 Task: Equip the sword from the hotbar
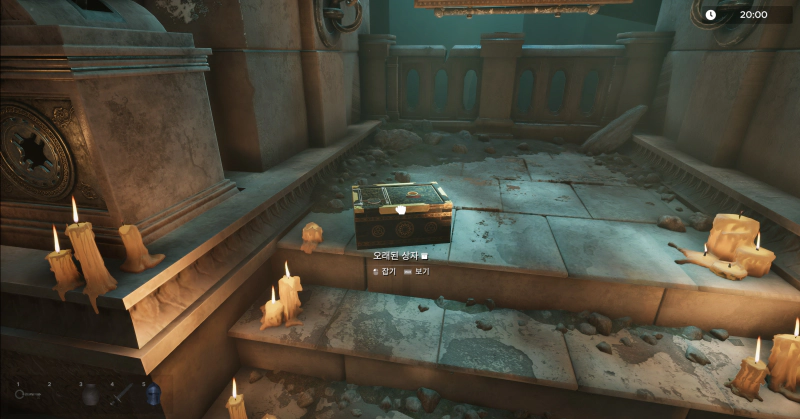tap(122, 395)
